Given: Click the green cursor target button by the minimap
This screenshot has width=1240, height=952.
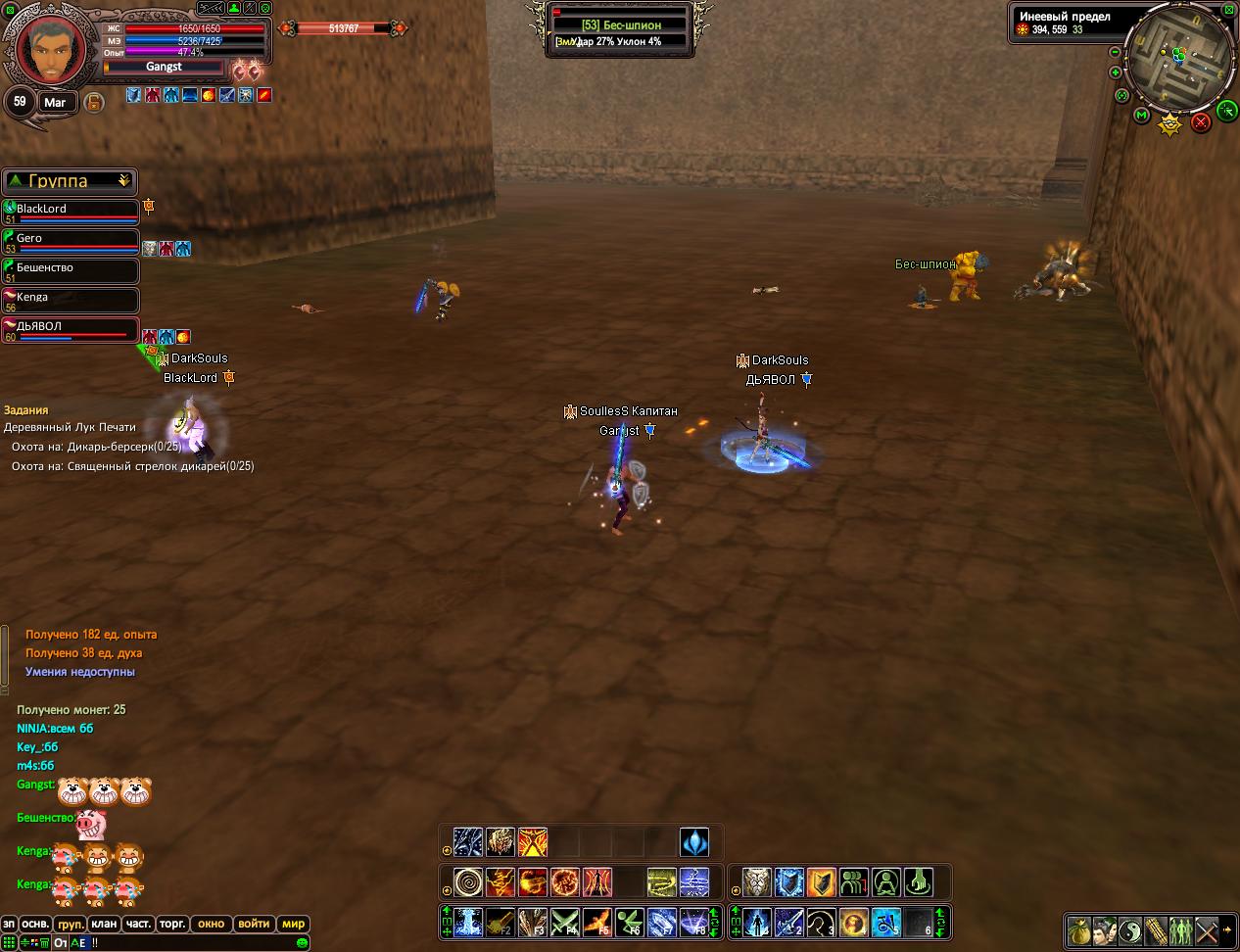Looking at the screenshot, I should pyautogui.click(x=1226, y=111).
